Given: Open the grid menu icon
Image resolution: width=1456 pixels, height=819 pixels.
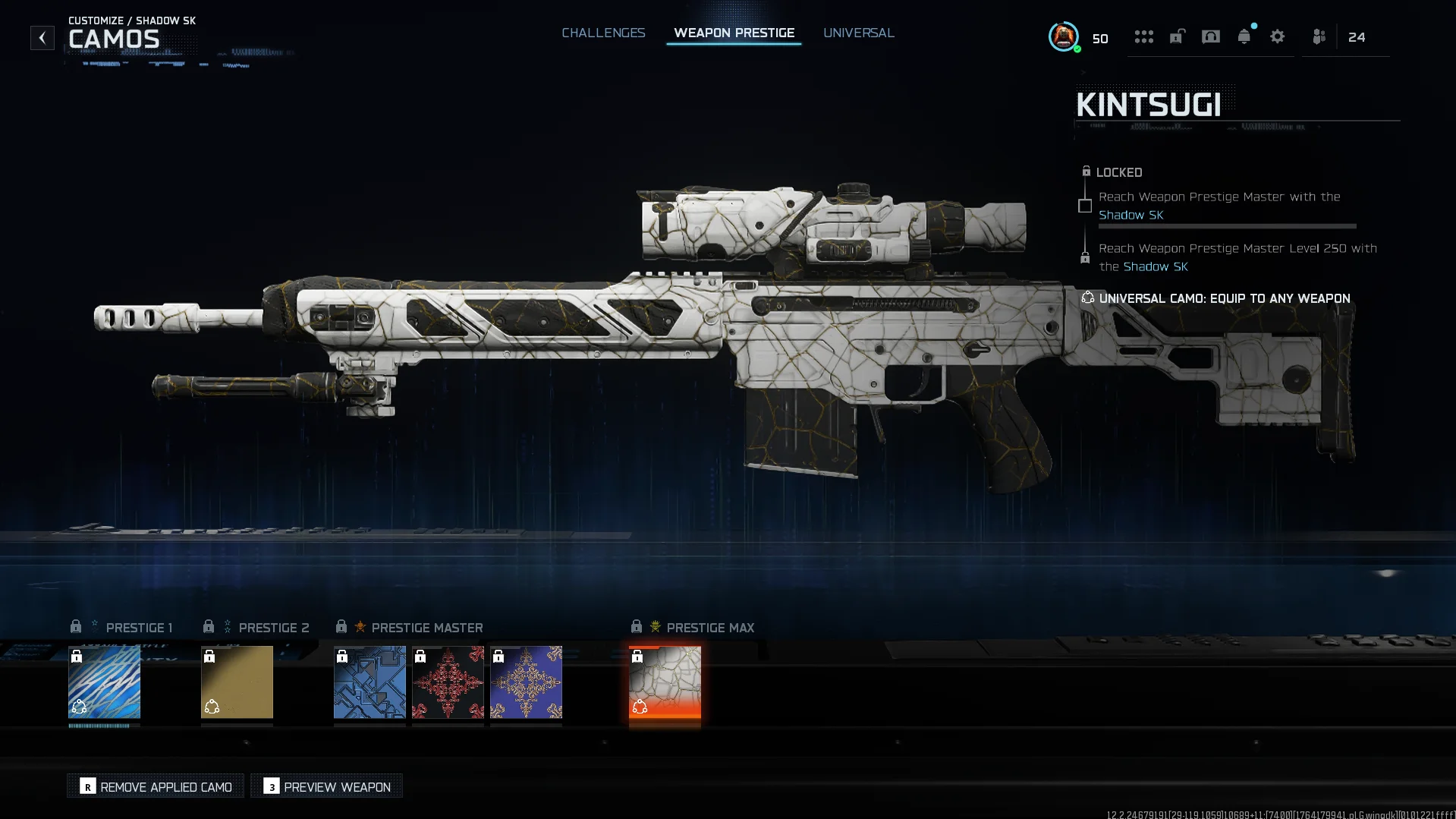Looking at the screenshot, I should tap(1143, 36).
